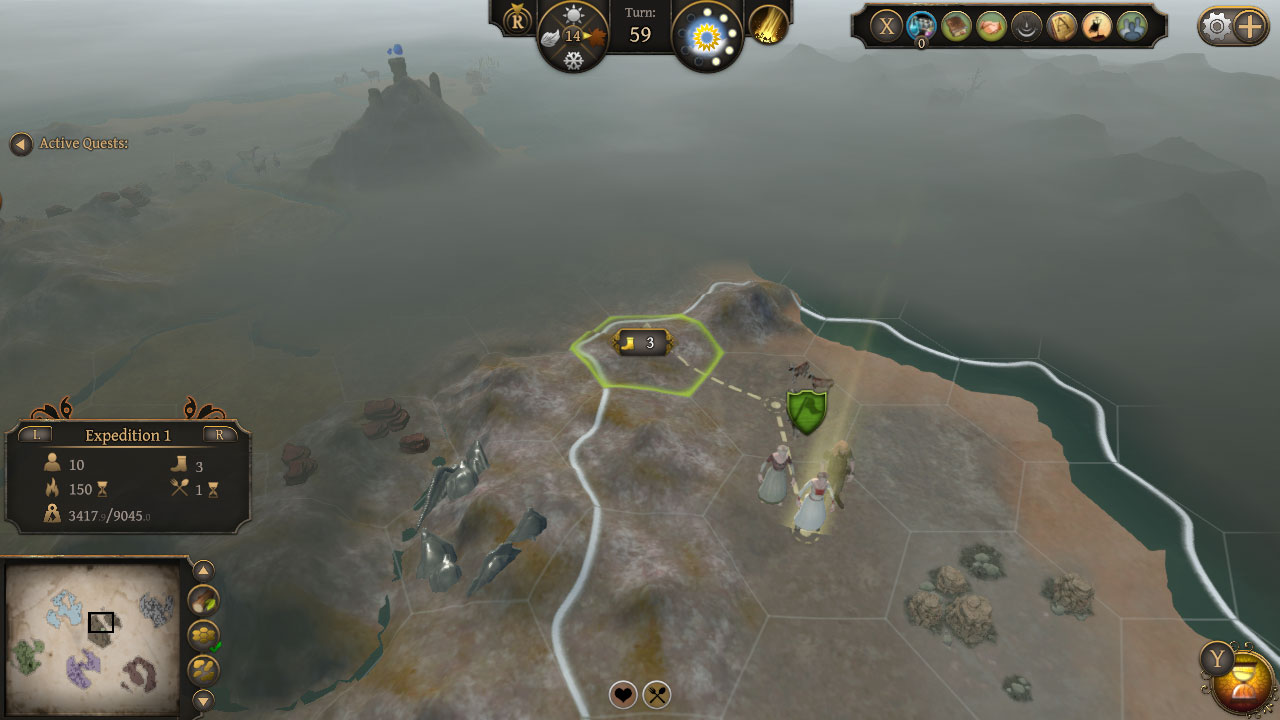Open the season wheel showing 14

pyautogui.click(x=573, y=37)
